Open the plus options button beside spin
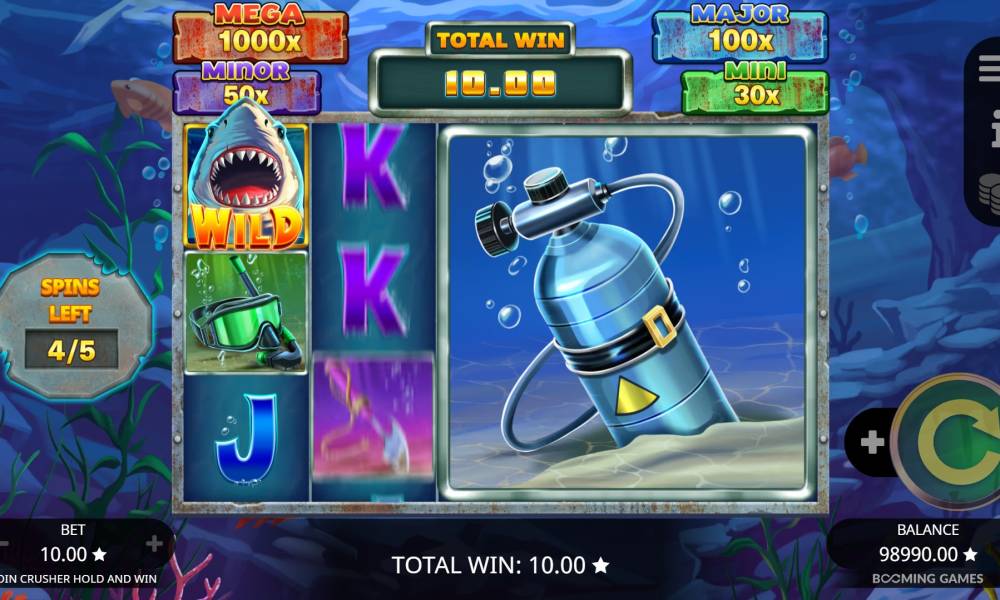This screenshot has width=1000, height=600. (872, 443)
